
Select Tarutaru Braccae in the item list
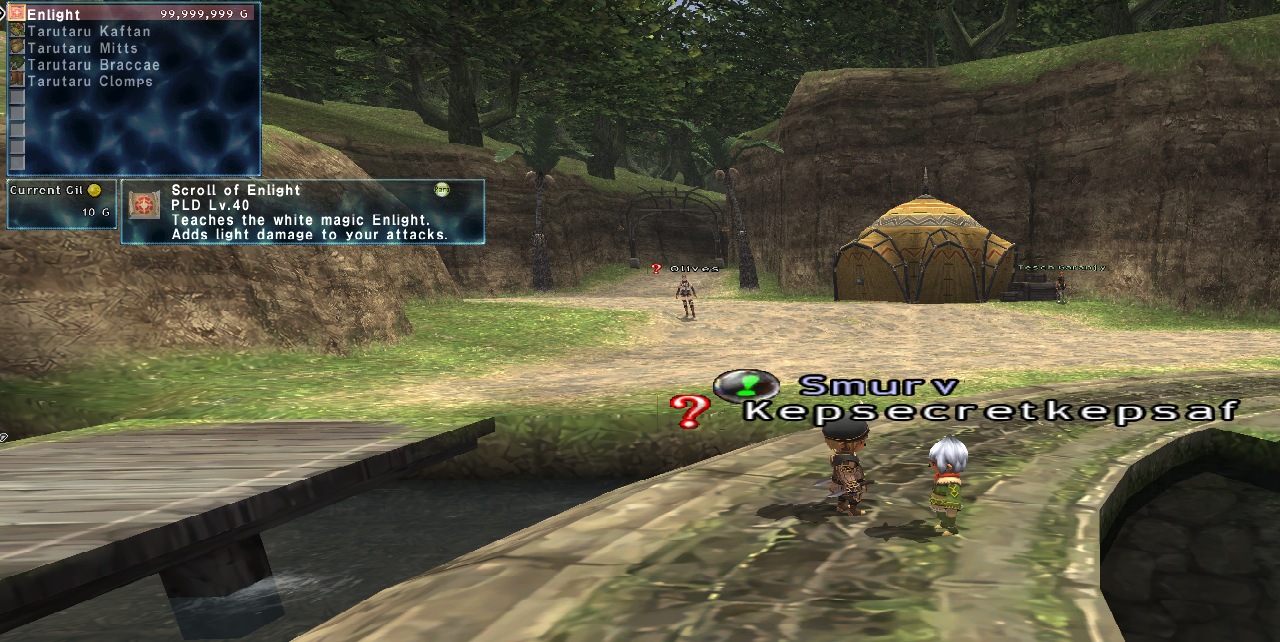click(x=93, y=65)
